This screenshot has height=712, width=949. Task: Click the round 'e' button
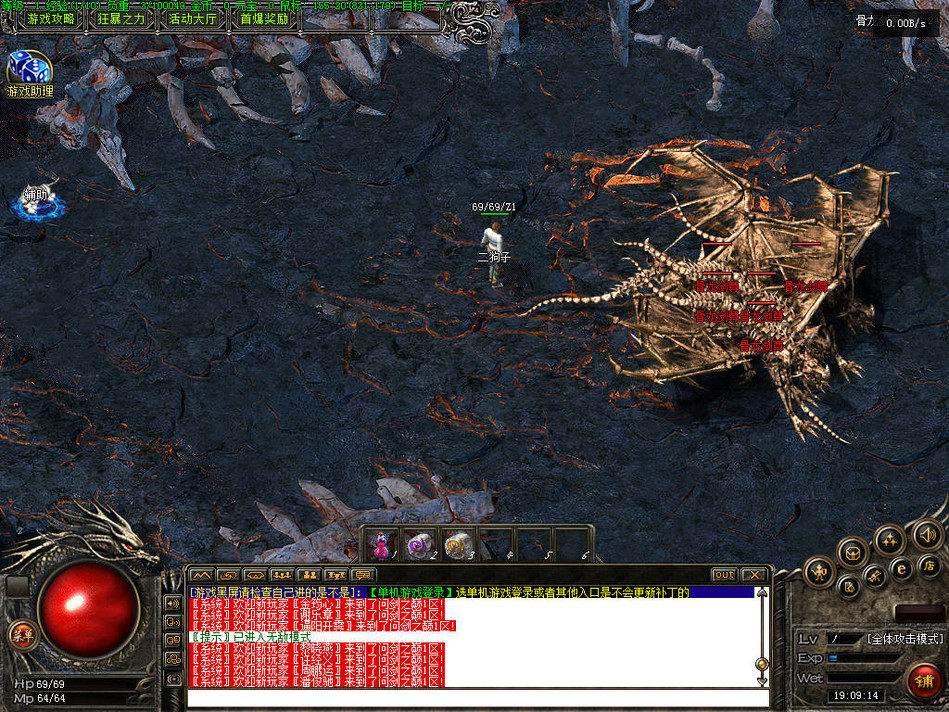[901, 570]
